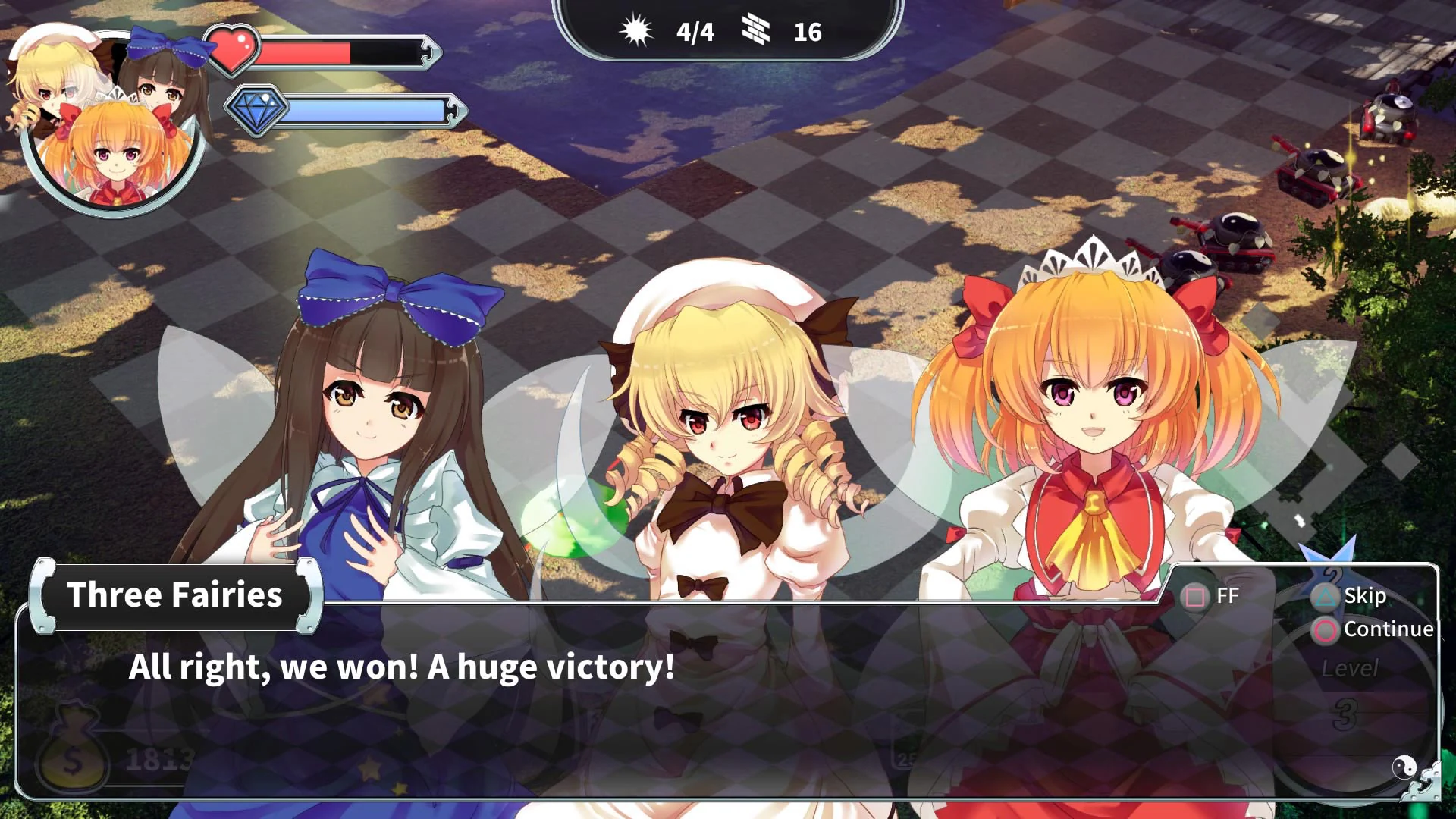Click the victory dialogue text line
The height and width of the screenshot is (819, 1456).
[402, 668]
